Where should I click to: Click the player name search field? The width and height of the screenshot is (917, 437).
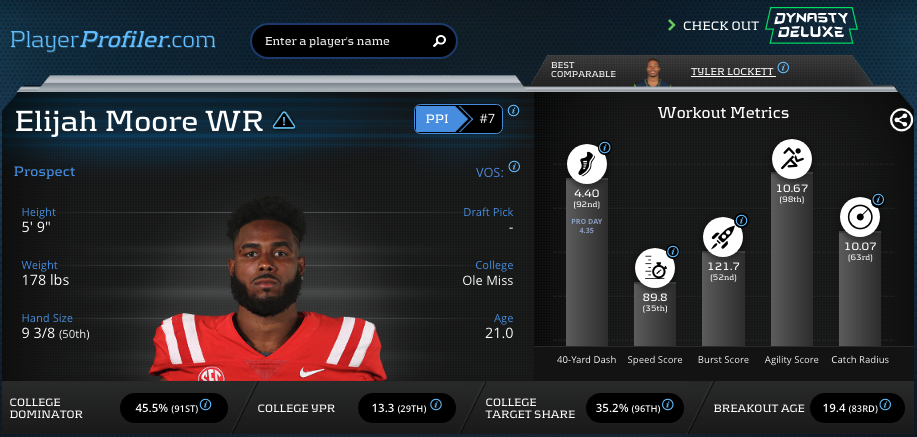pyautogui.click(x=340, y=42)
